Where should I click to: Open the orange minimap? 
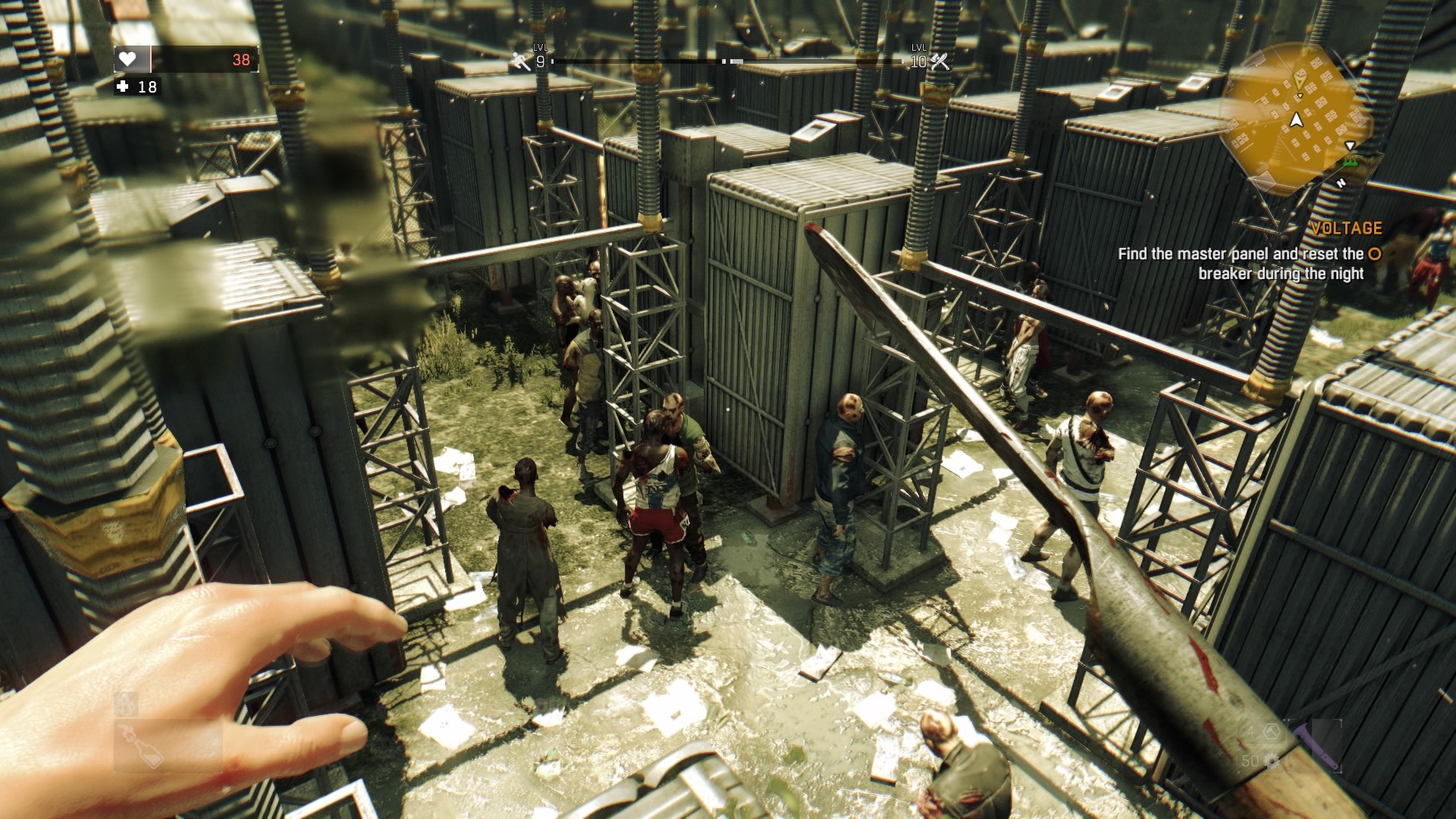[1298, 116]
